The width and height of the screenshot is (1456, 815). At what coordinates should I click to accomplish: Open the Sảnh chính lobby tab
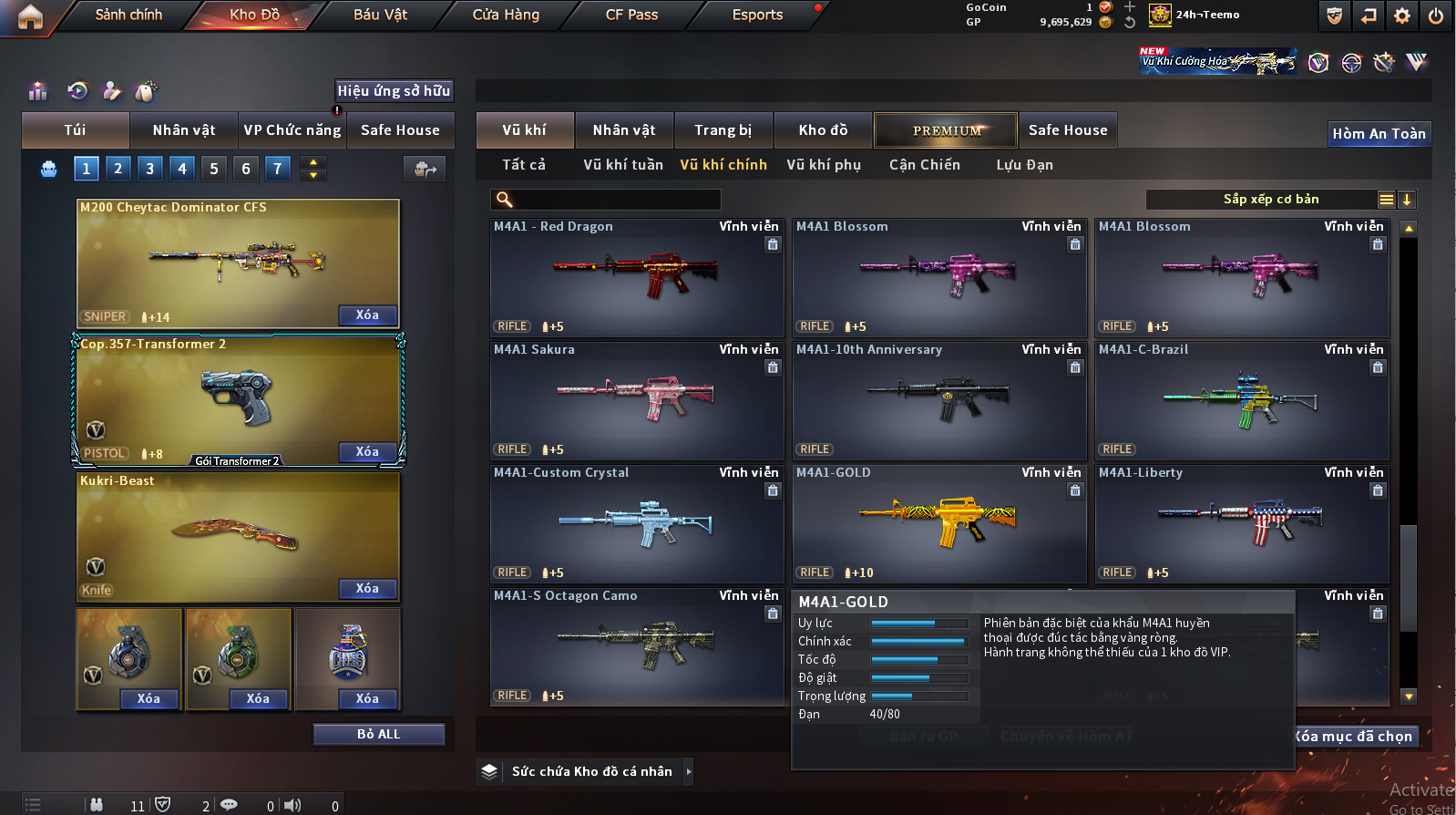pos(128,15)
